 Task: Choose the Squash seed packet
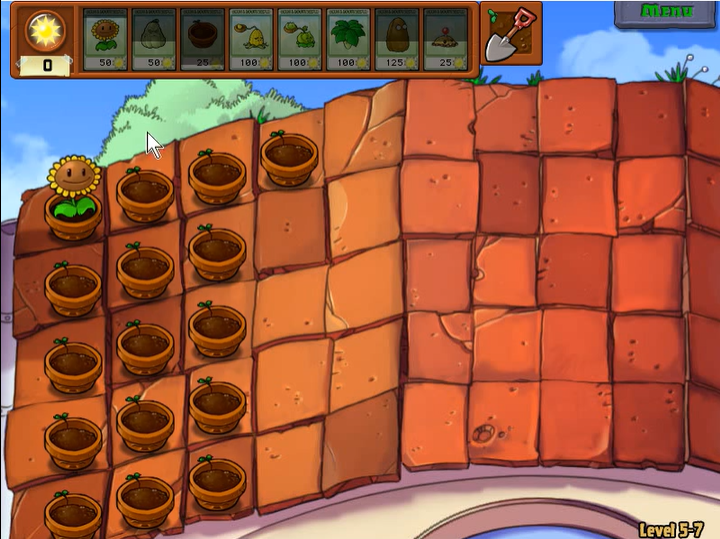(x=154, y=40)
